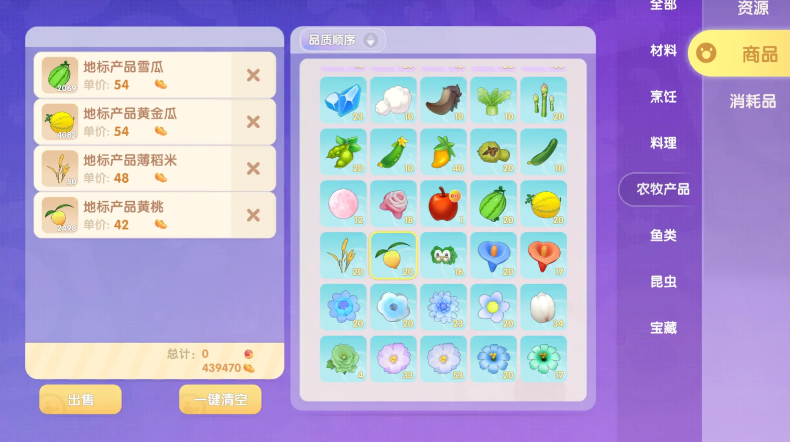
Task: Select the red apple item slot
Action: [x=443, y=203]
